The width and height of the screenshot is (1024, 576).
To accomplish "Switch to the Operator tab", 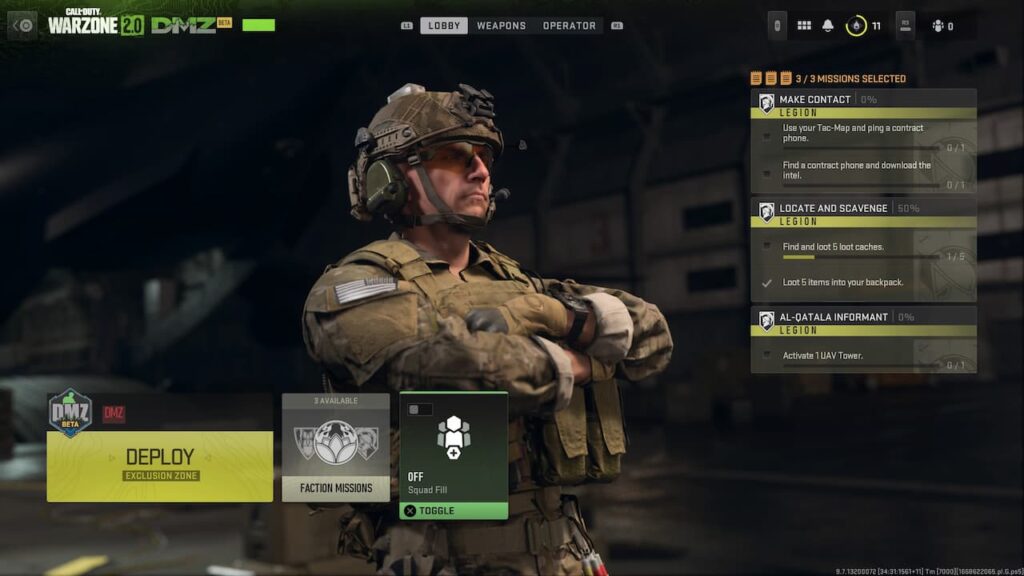I will (569, 26).
